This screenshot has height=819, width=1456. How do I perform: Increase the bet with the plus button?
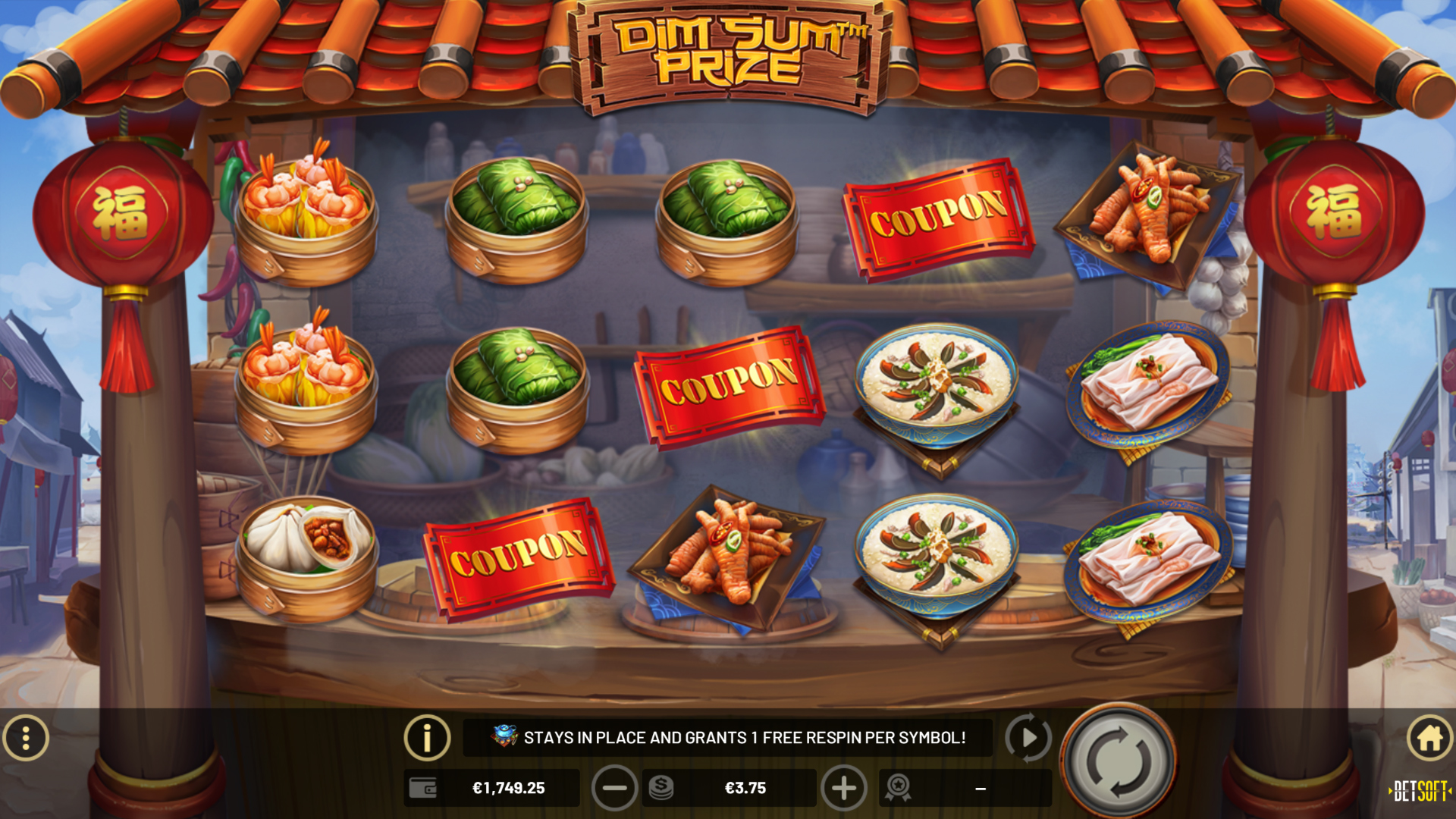pyautogui.click(x=845, y=788)
